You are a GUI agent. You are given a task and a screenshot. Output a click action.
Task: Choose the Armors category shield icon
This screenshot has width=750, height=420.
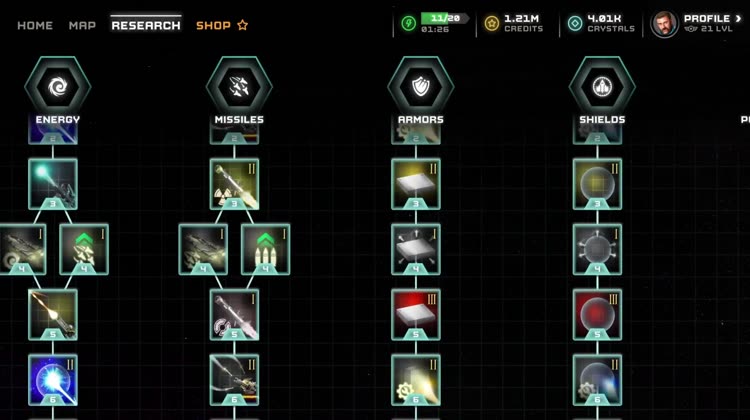point(420,87)
